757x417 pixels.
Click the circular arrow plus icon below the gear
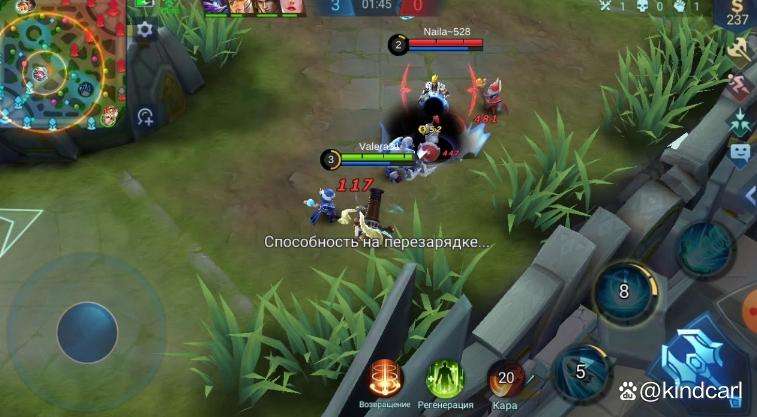coord(146,117)
